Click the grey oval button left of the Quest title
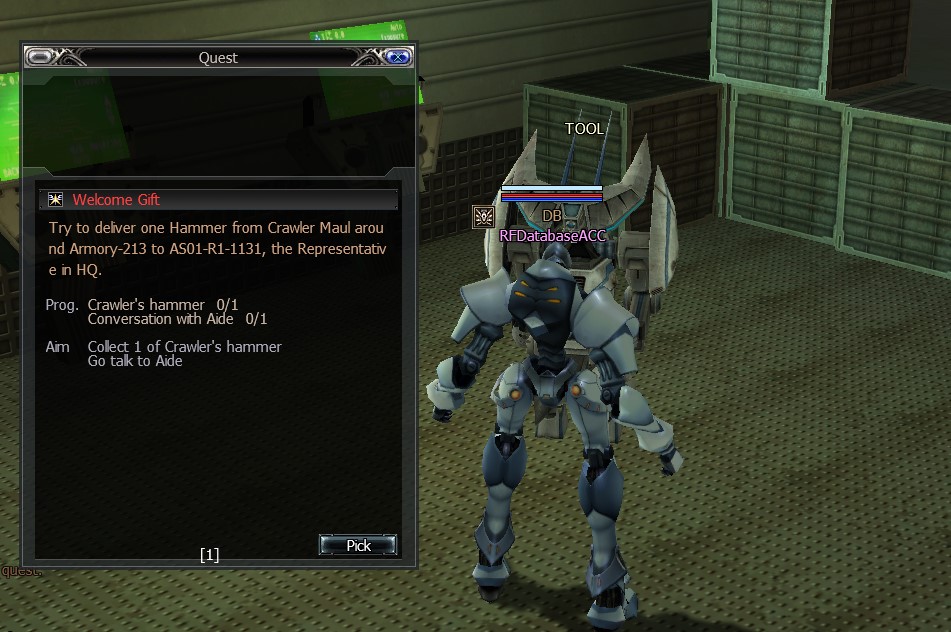951x632 pixels. click(x=39, y=58)
